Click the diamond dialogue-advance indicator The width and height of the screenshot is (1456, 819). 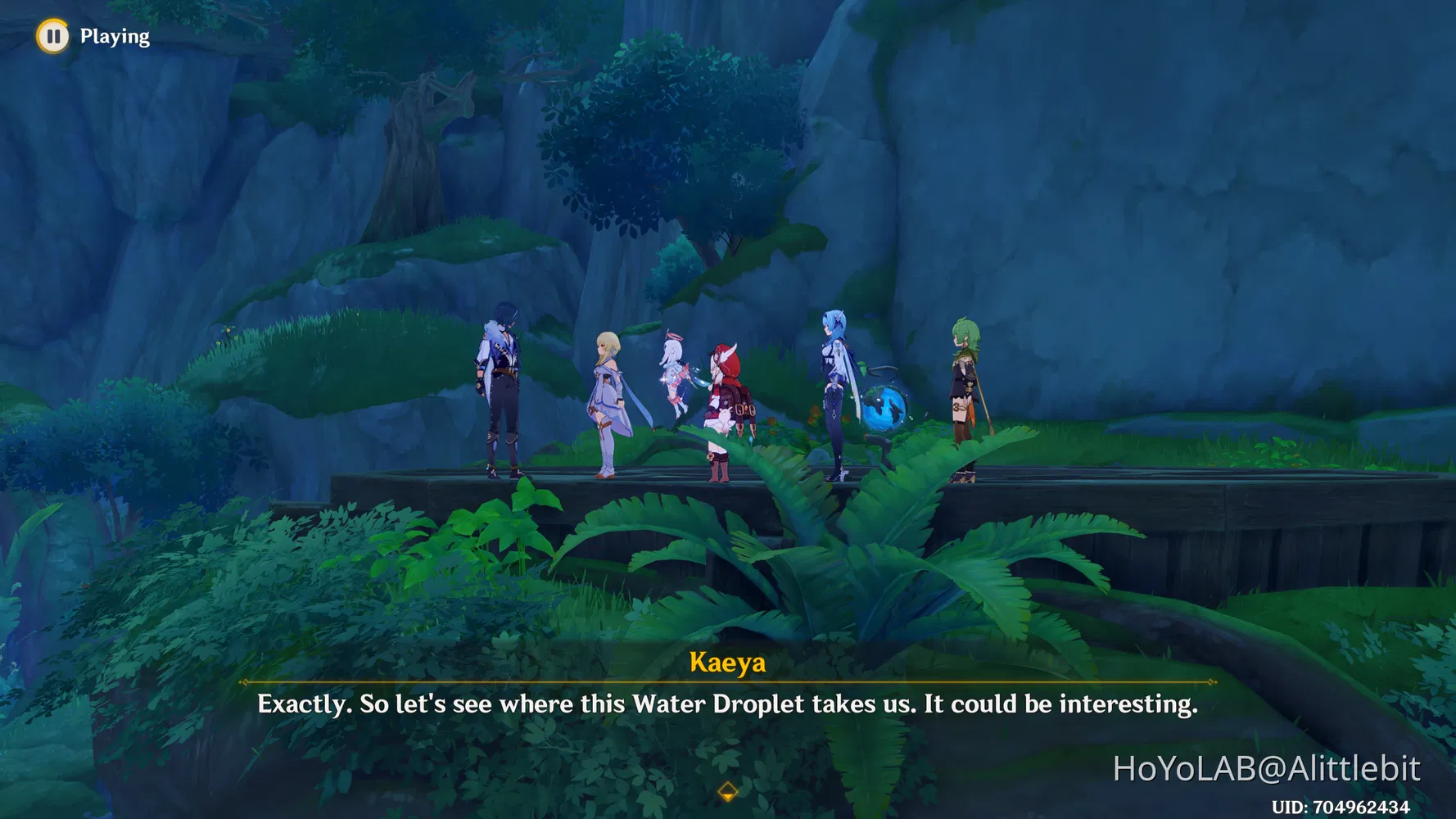coord(727,792)
